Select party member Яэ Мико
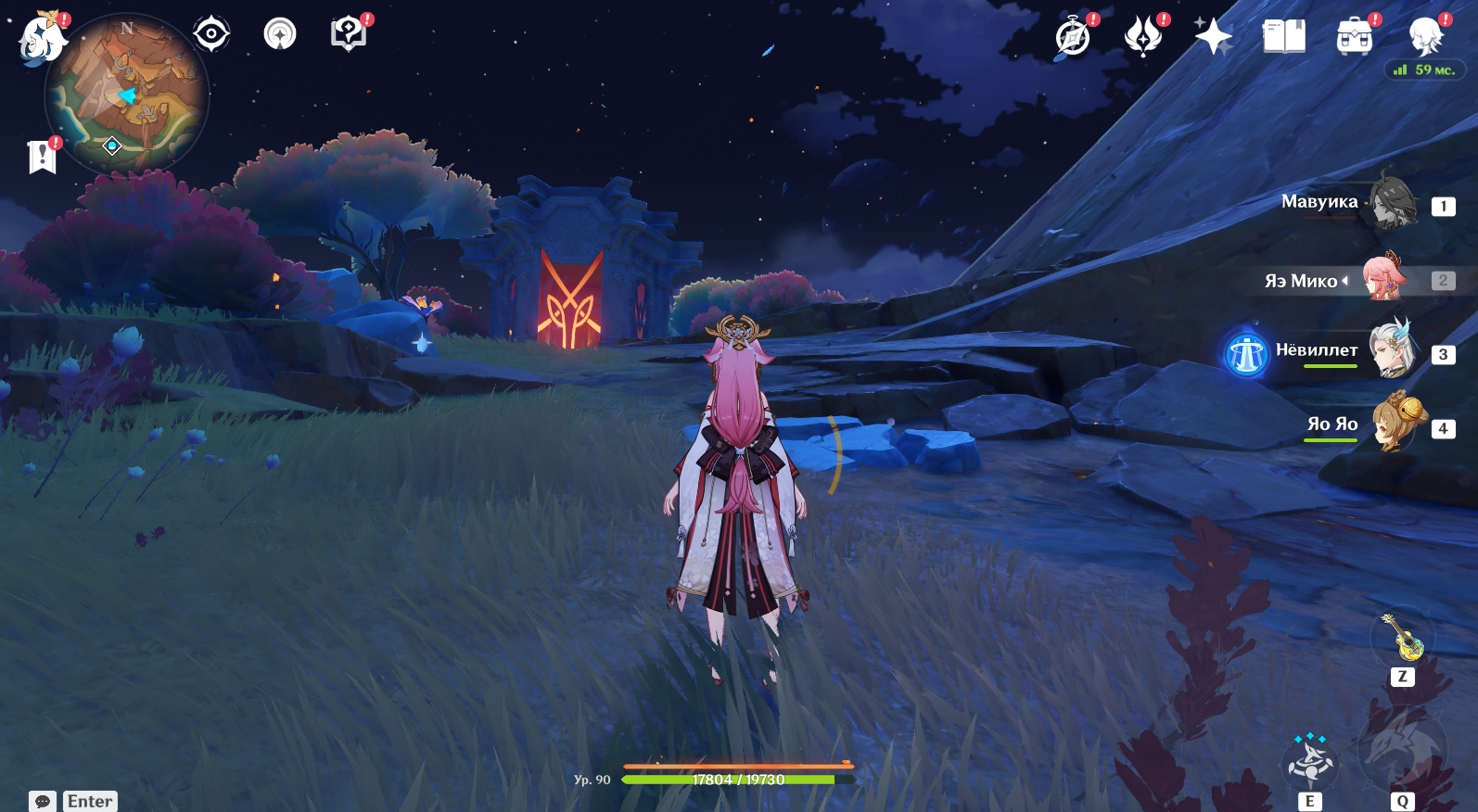This screenshot has height=812, width=1478. [x=1385, y=278]
